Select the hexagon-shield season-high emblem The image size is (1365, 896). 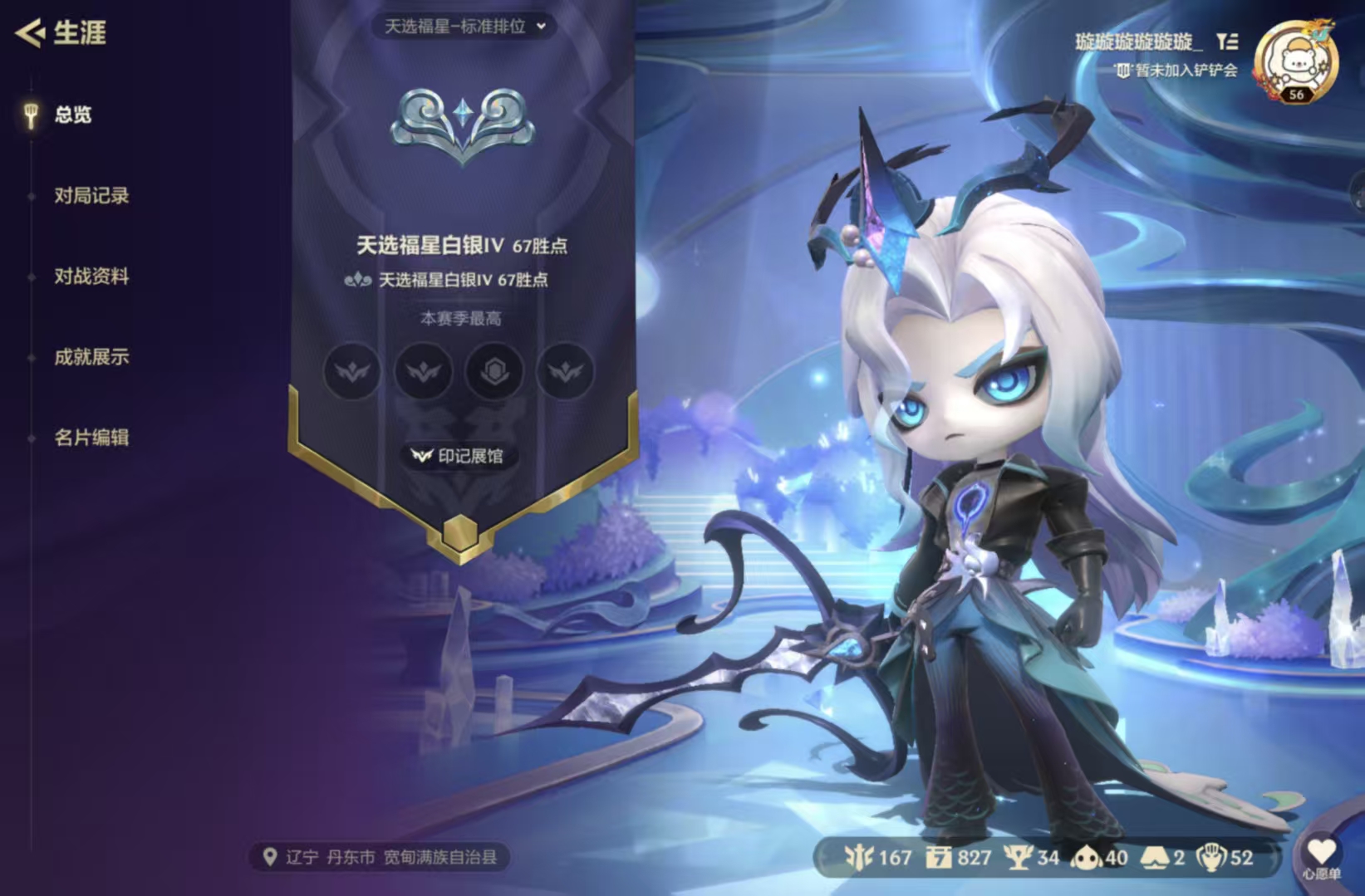point(494,371)
